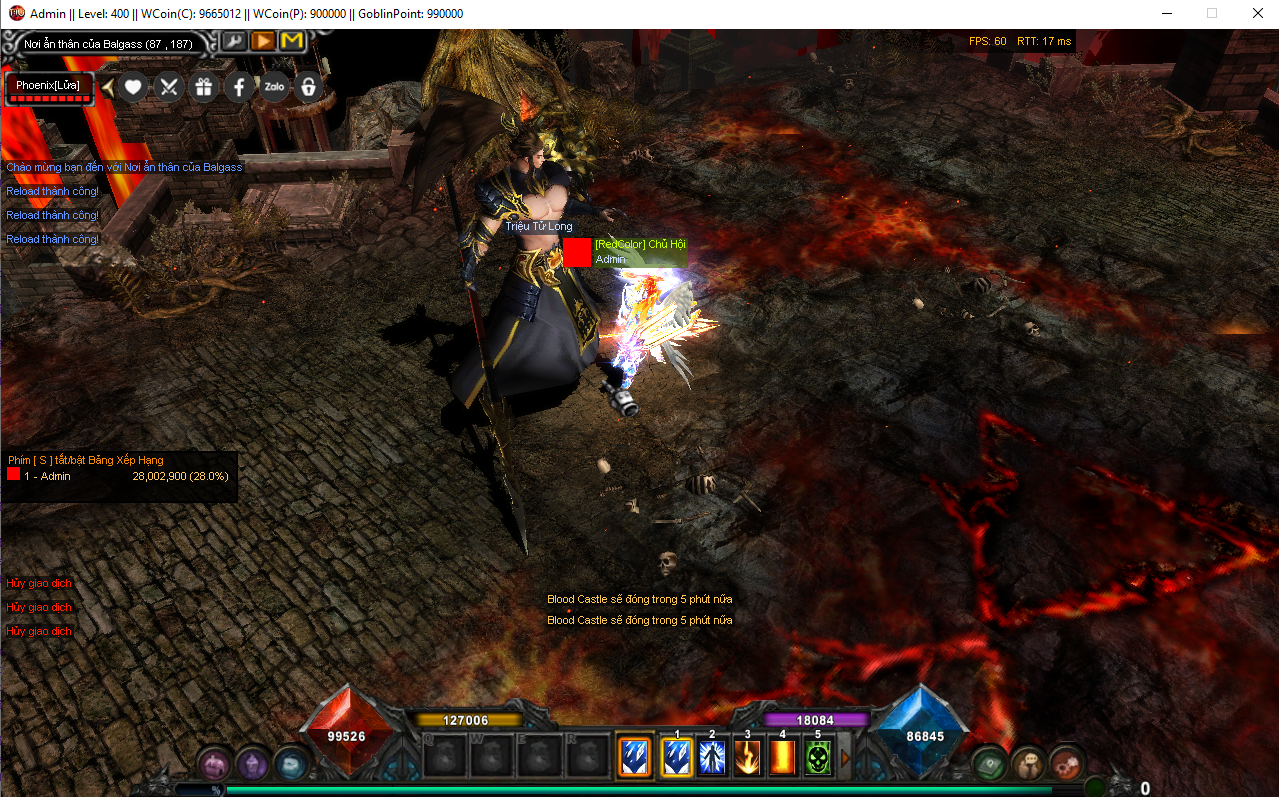
Task: Expand the skill bar with orange arrow
Action: click(x=845, y=758)
